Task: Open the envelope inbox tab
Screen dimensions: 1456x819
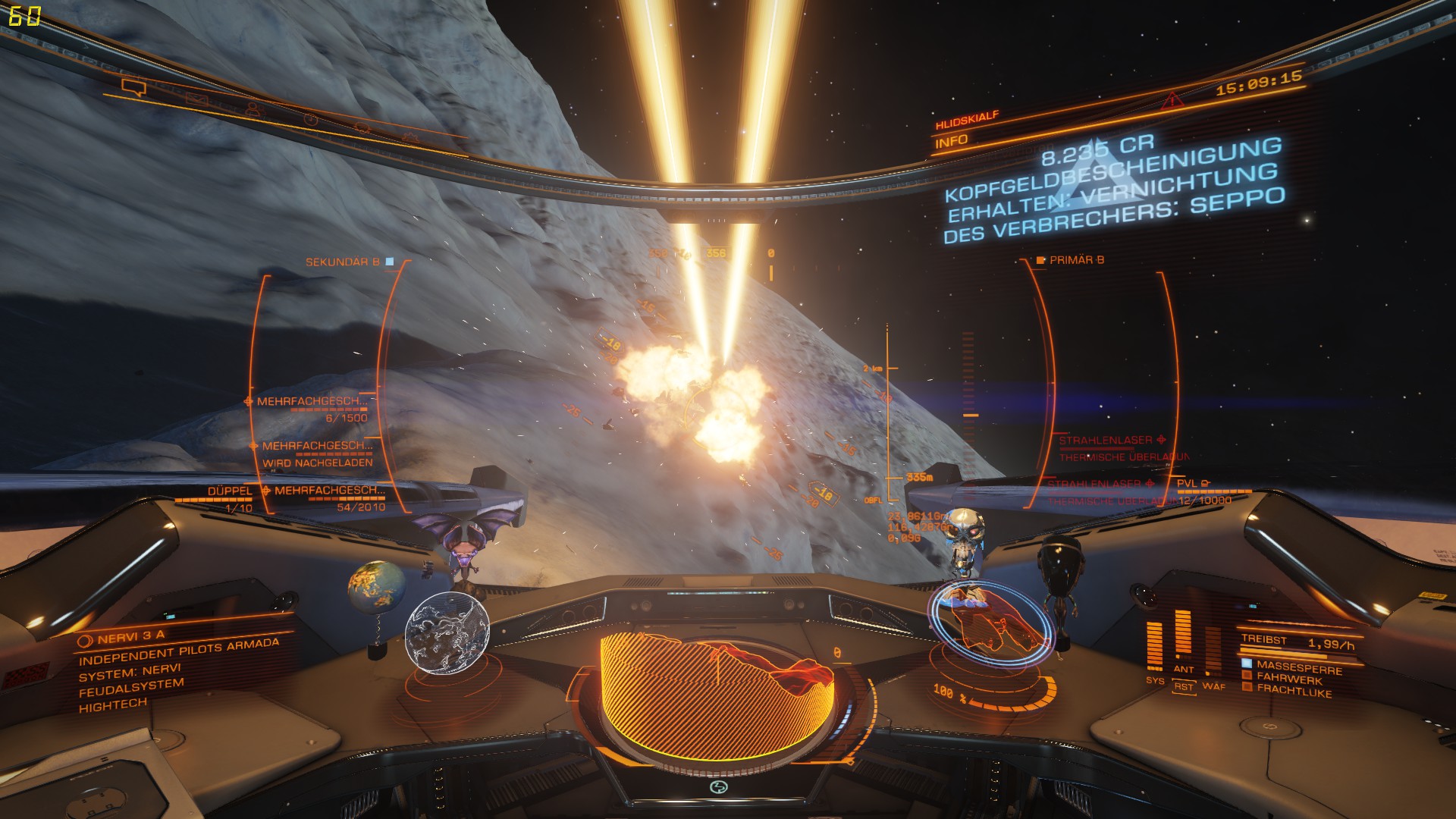Action: coord(197,99)
